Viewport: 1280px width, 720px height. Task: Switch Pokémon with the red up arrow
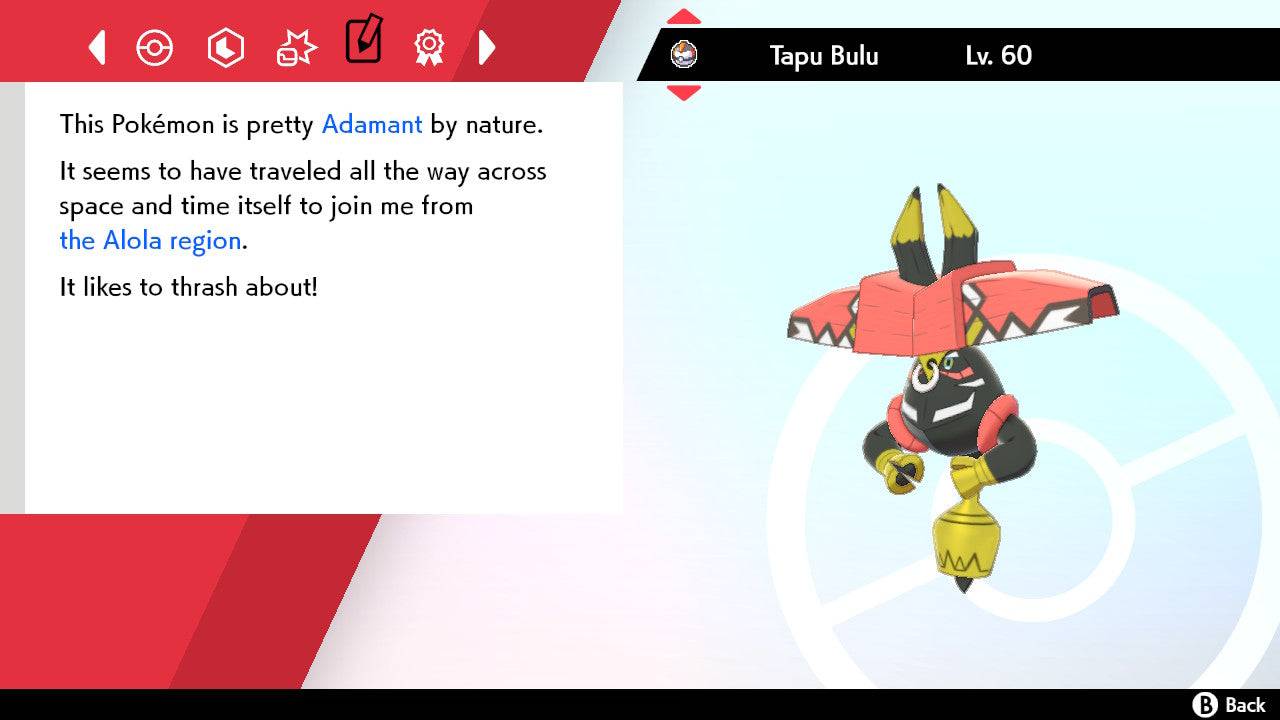coord(683,15)
